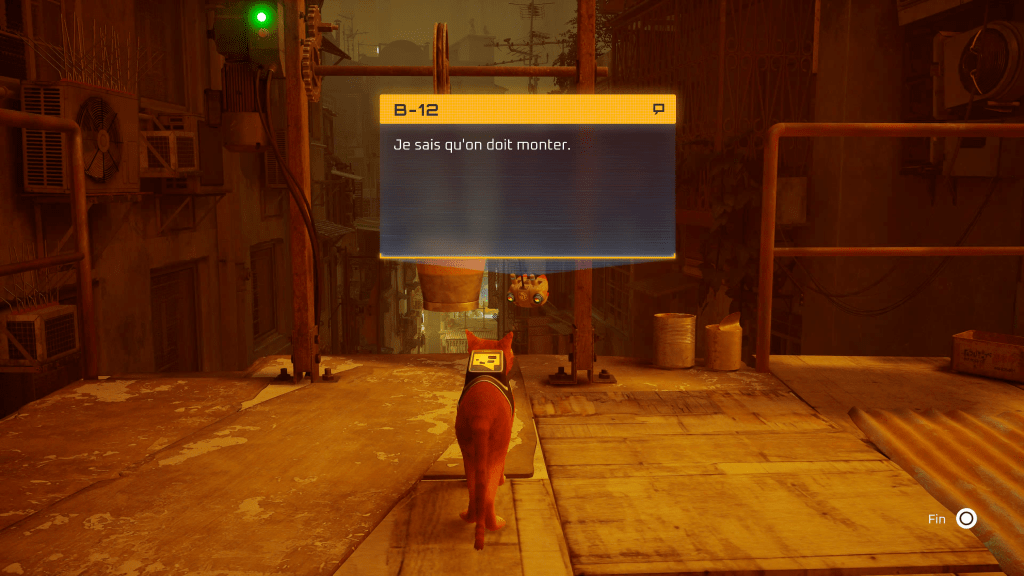Click the speech bubble icon in the B-12 header
Screen dimensions: 1024x576
point(658,109)
